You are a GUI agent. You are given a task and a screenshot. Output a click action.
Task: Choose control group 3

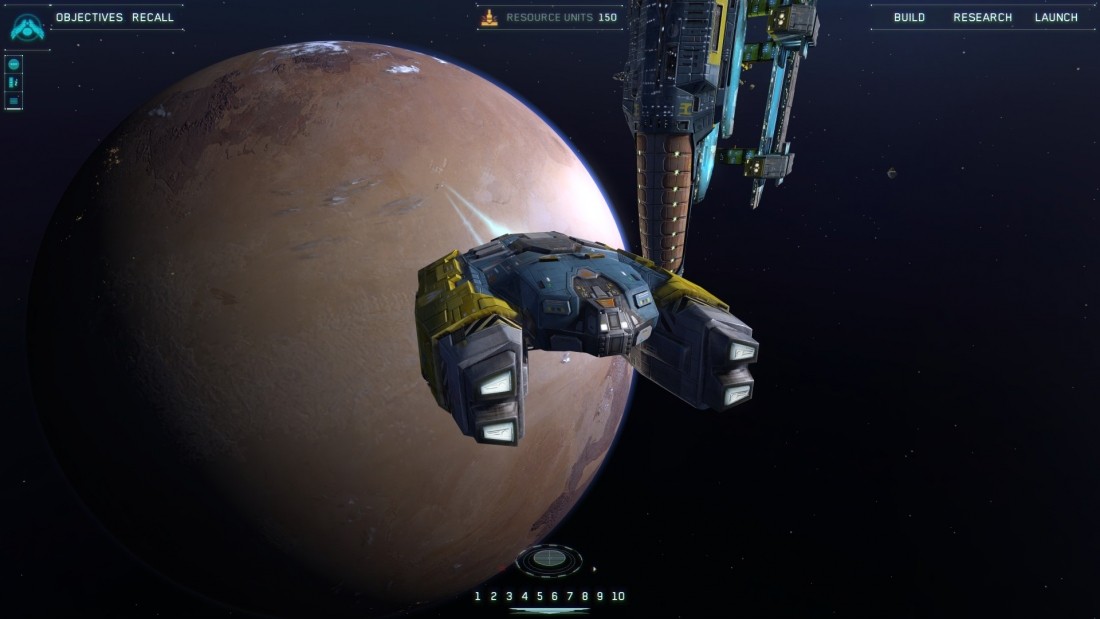click(x=509, y=596)
